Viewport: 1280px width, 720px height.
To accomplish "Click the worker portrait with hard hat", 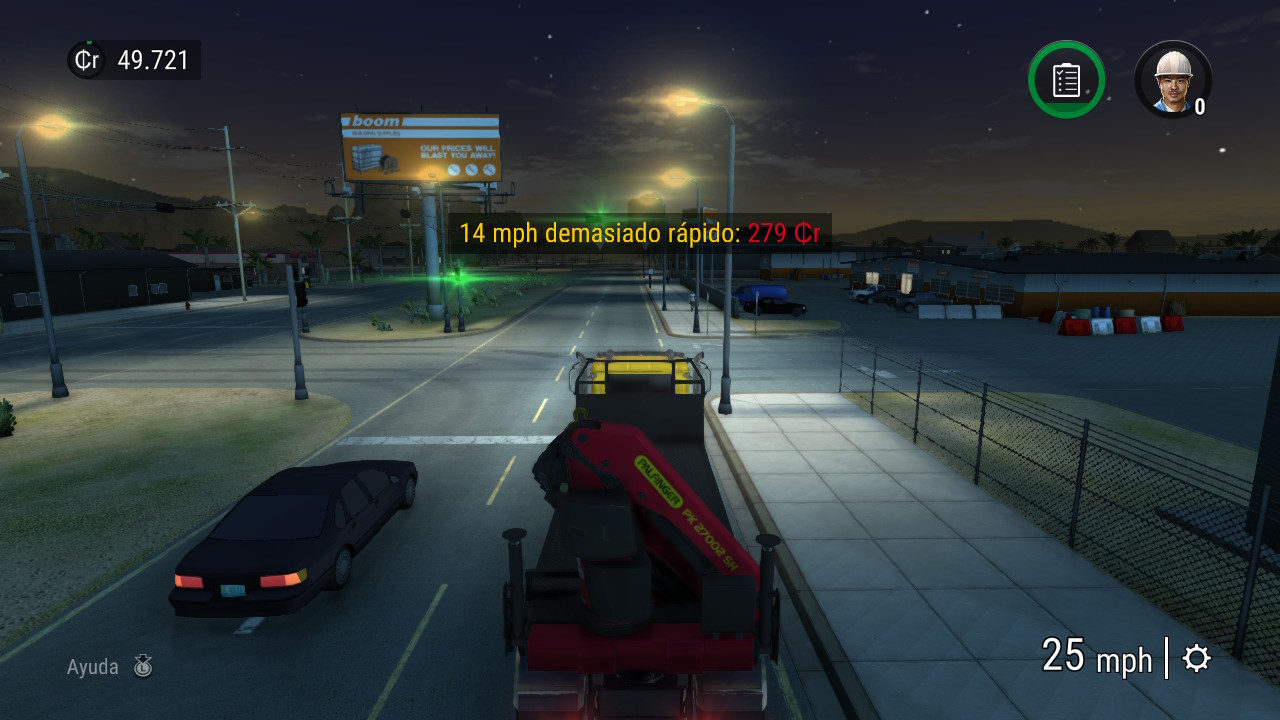I will 1172,79.
